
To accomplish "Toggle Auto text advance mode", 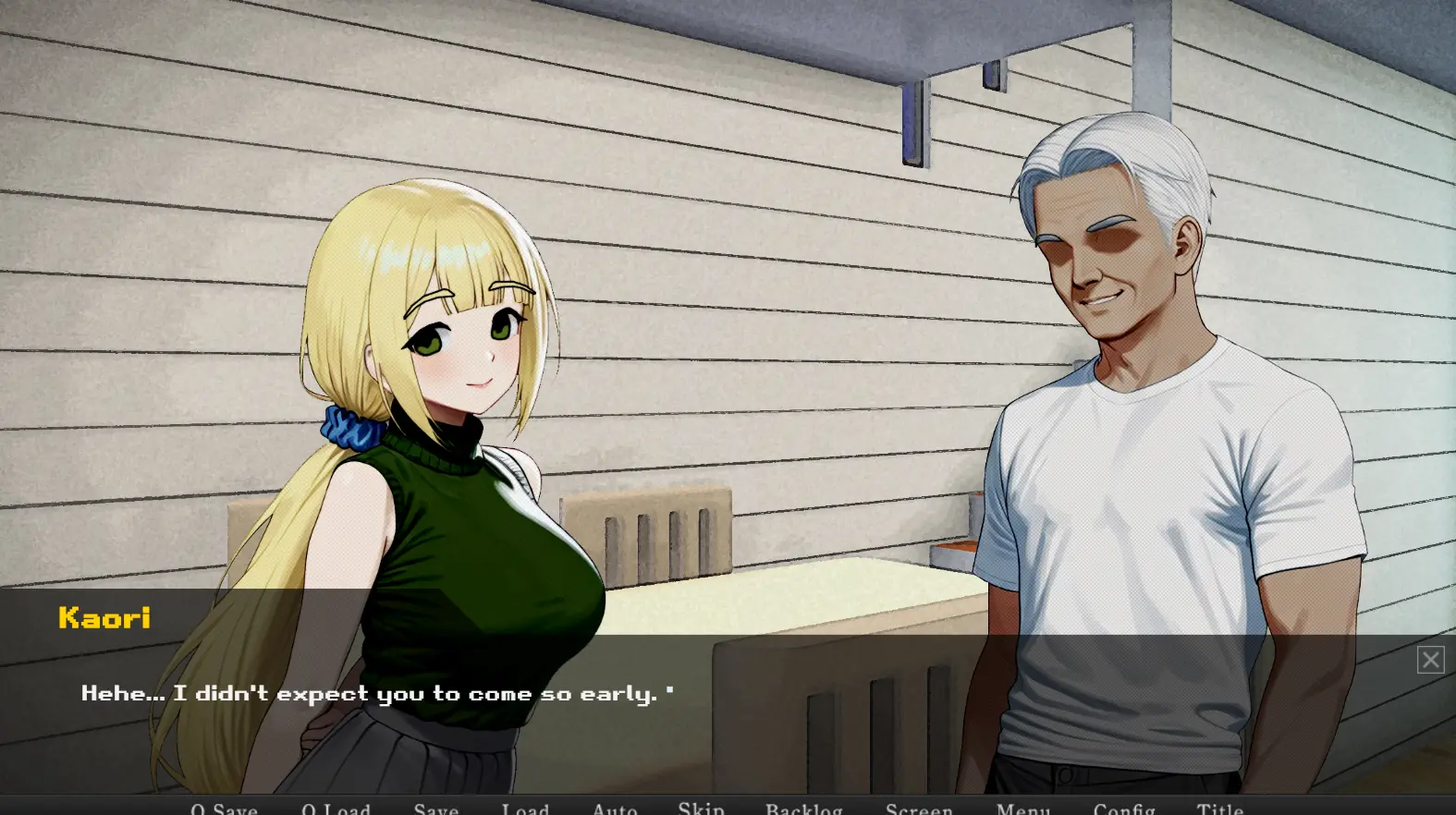I will point(615,809).
